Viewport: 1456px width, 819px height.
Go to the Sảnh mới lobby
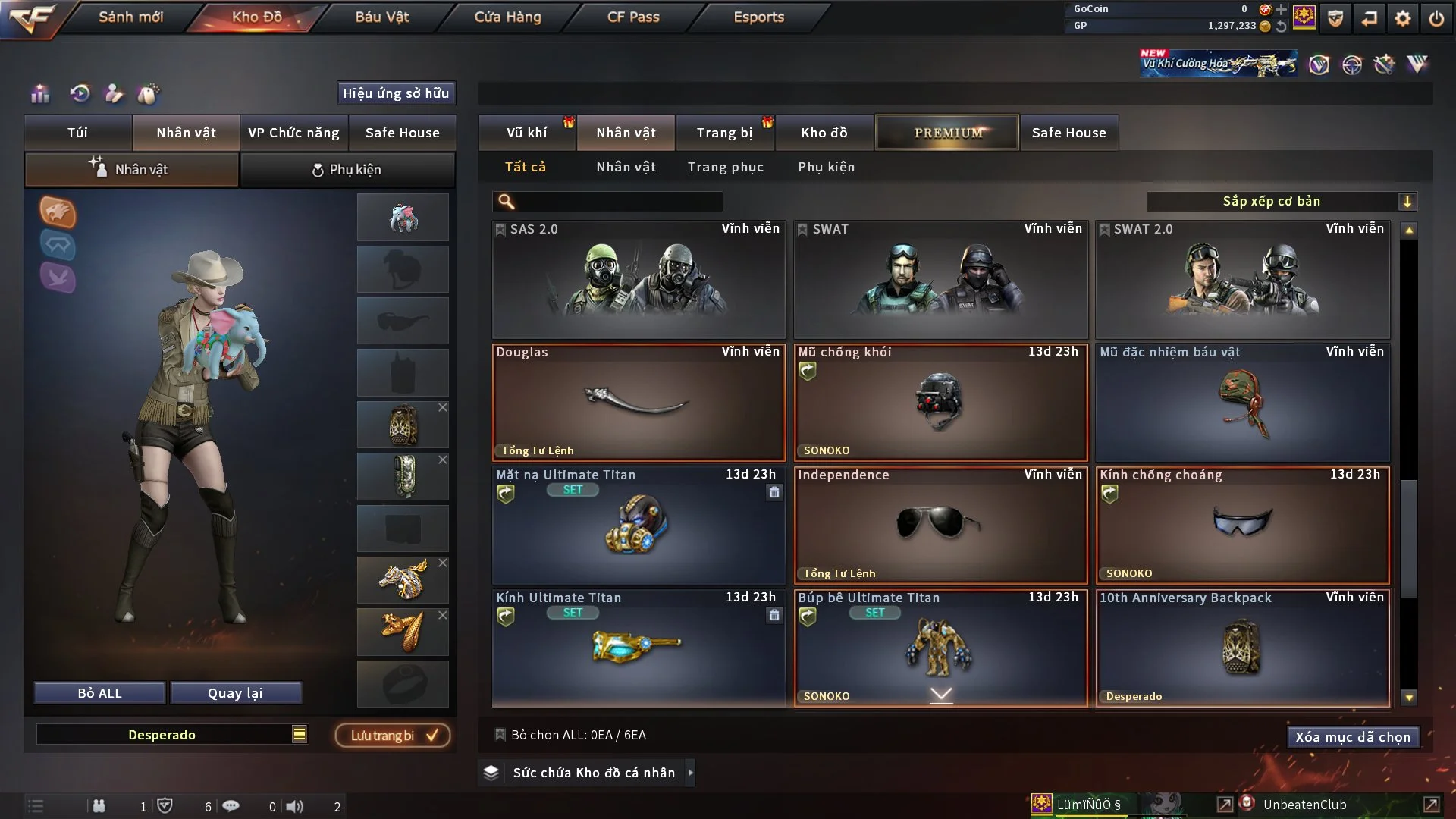pyautogui.click(x=130, y=17)
